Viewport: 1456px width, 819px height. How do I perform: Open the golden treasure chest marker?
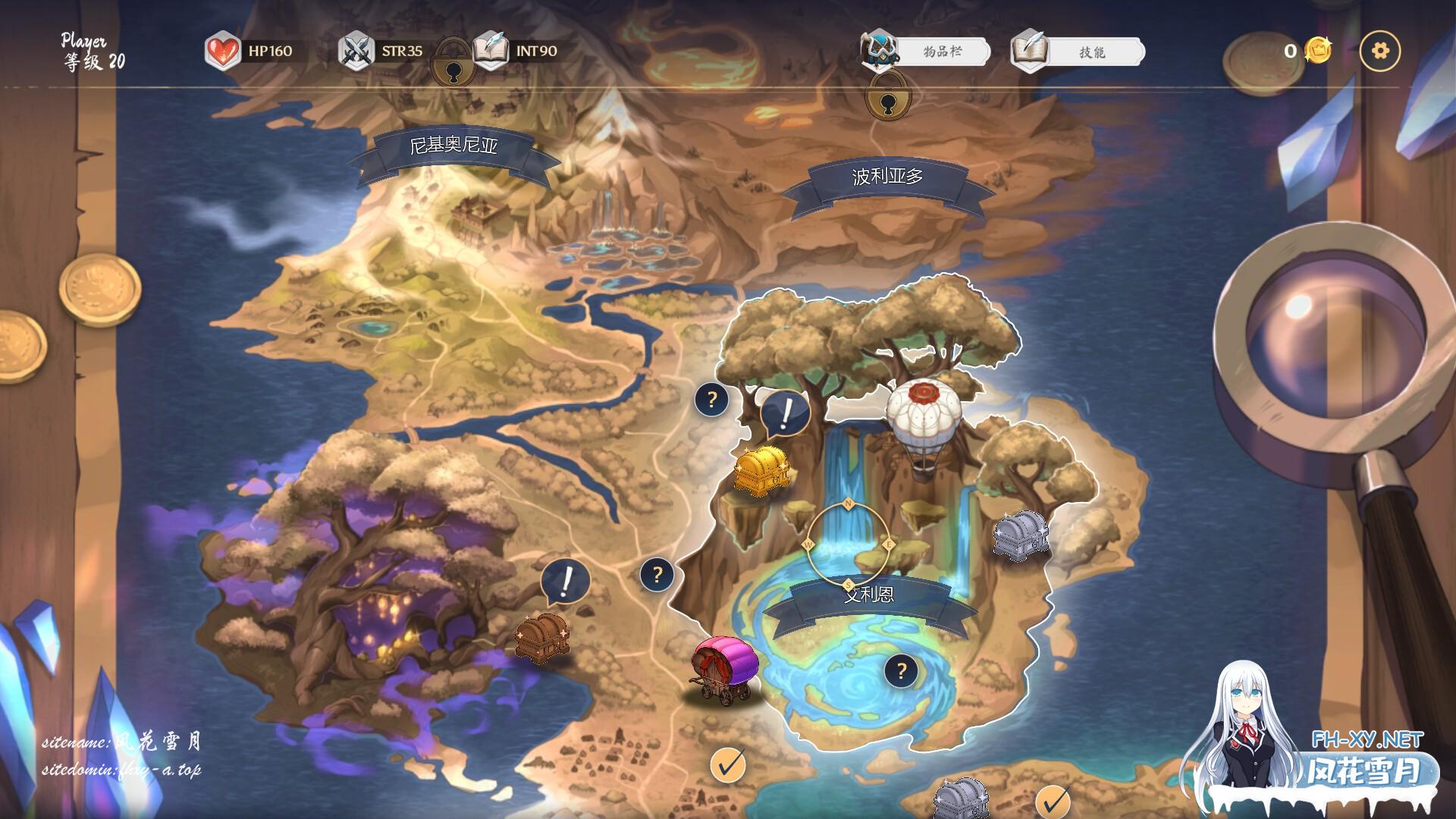click(x=761, y=470)
